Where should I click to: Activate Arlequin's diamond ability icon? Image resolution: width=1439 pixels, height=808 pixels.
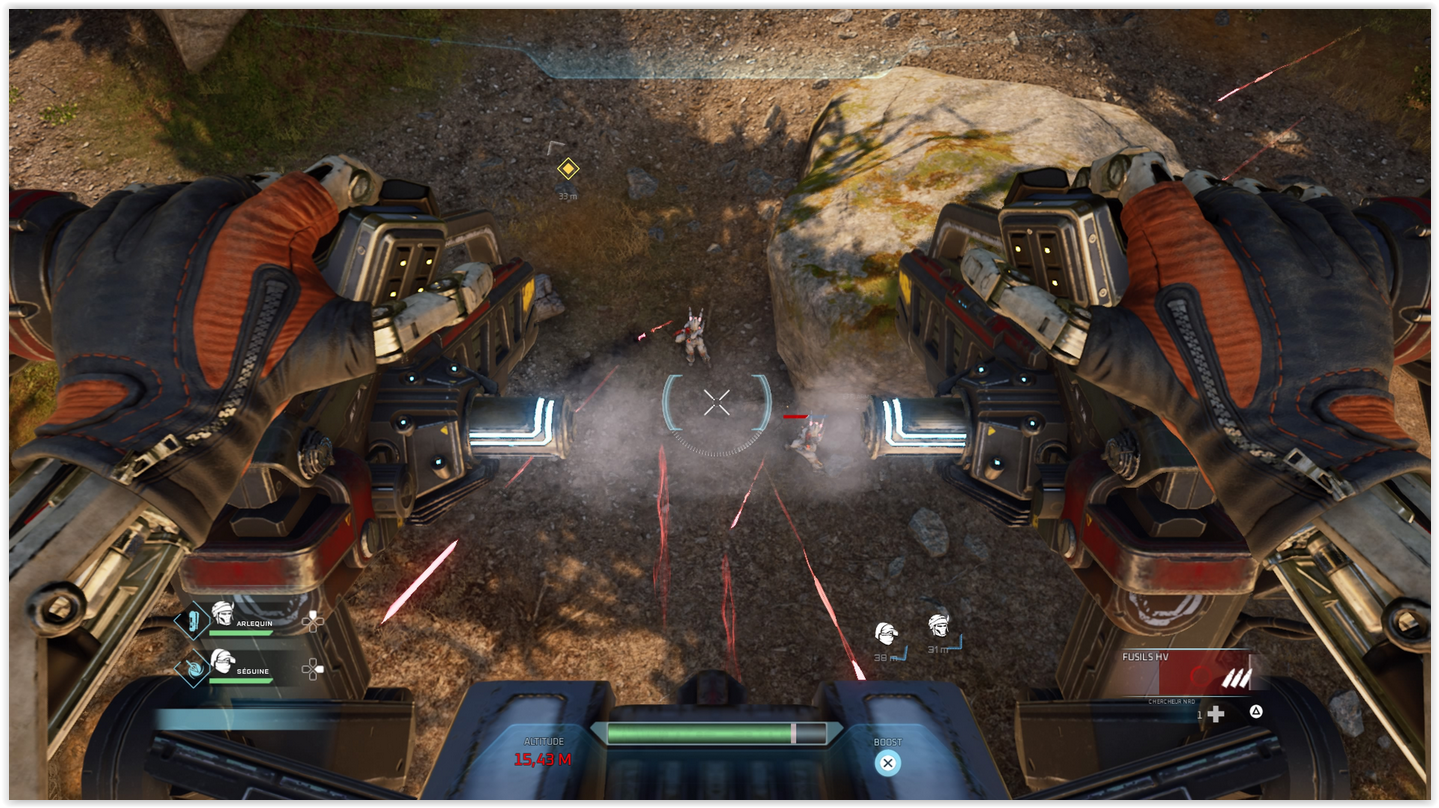coord(191,621)
